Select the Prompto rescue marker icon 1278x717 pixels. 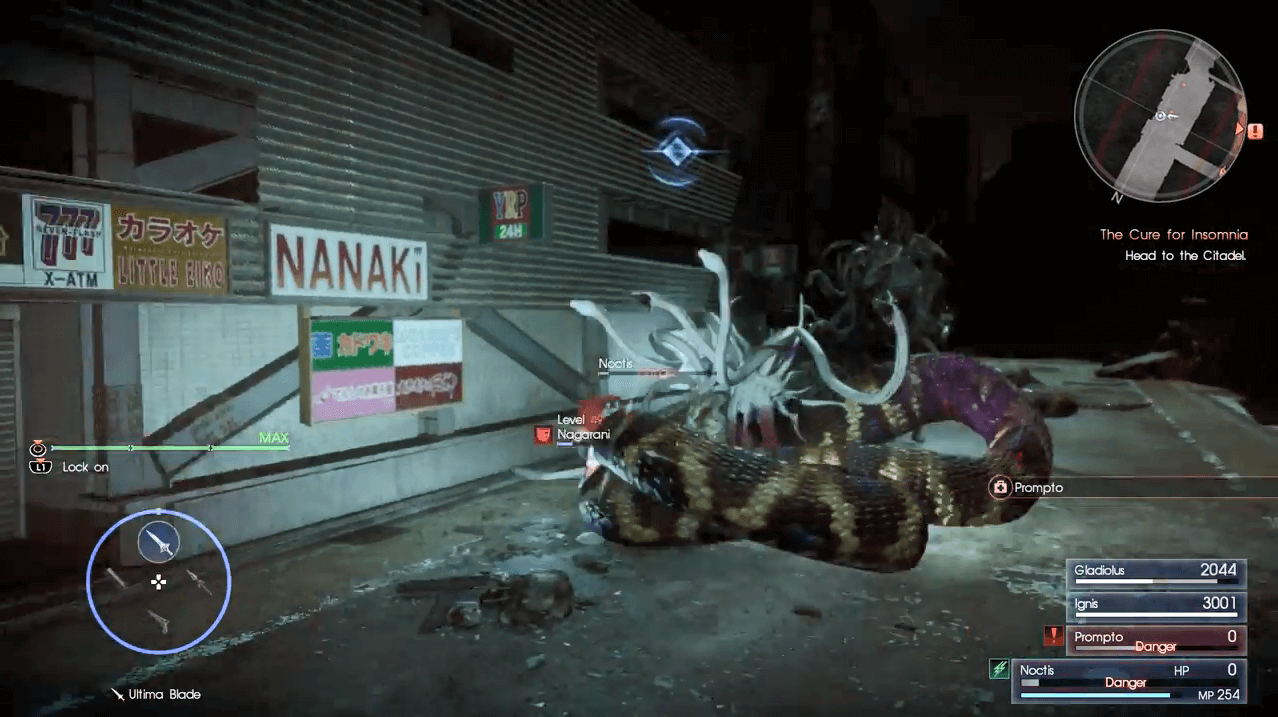coord(998,488)
